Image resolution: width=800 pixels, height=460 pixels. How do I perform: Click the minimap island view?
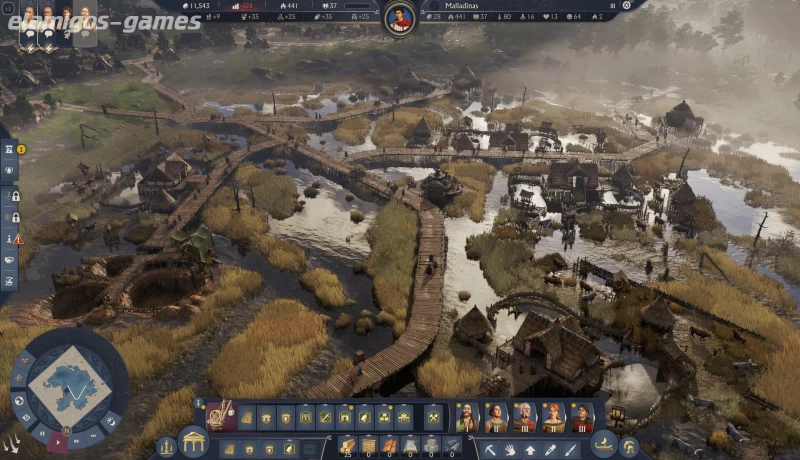click(68, 385)
